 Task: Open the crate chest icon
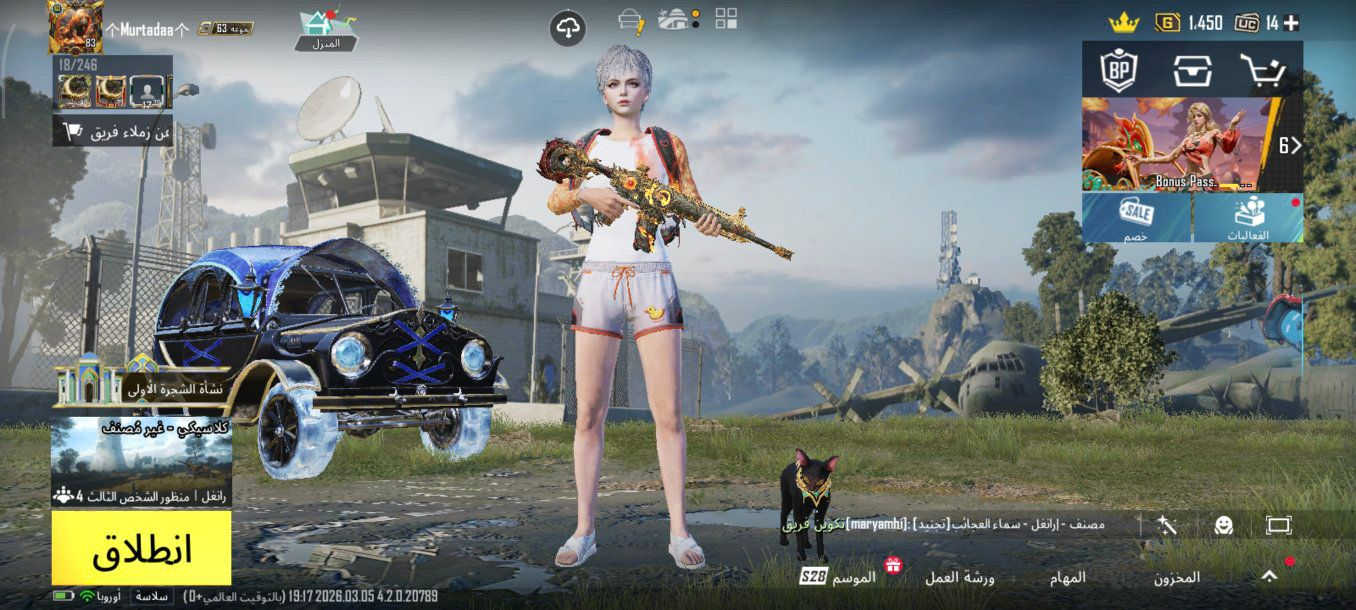[1192, 70]
